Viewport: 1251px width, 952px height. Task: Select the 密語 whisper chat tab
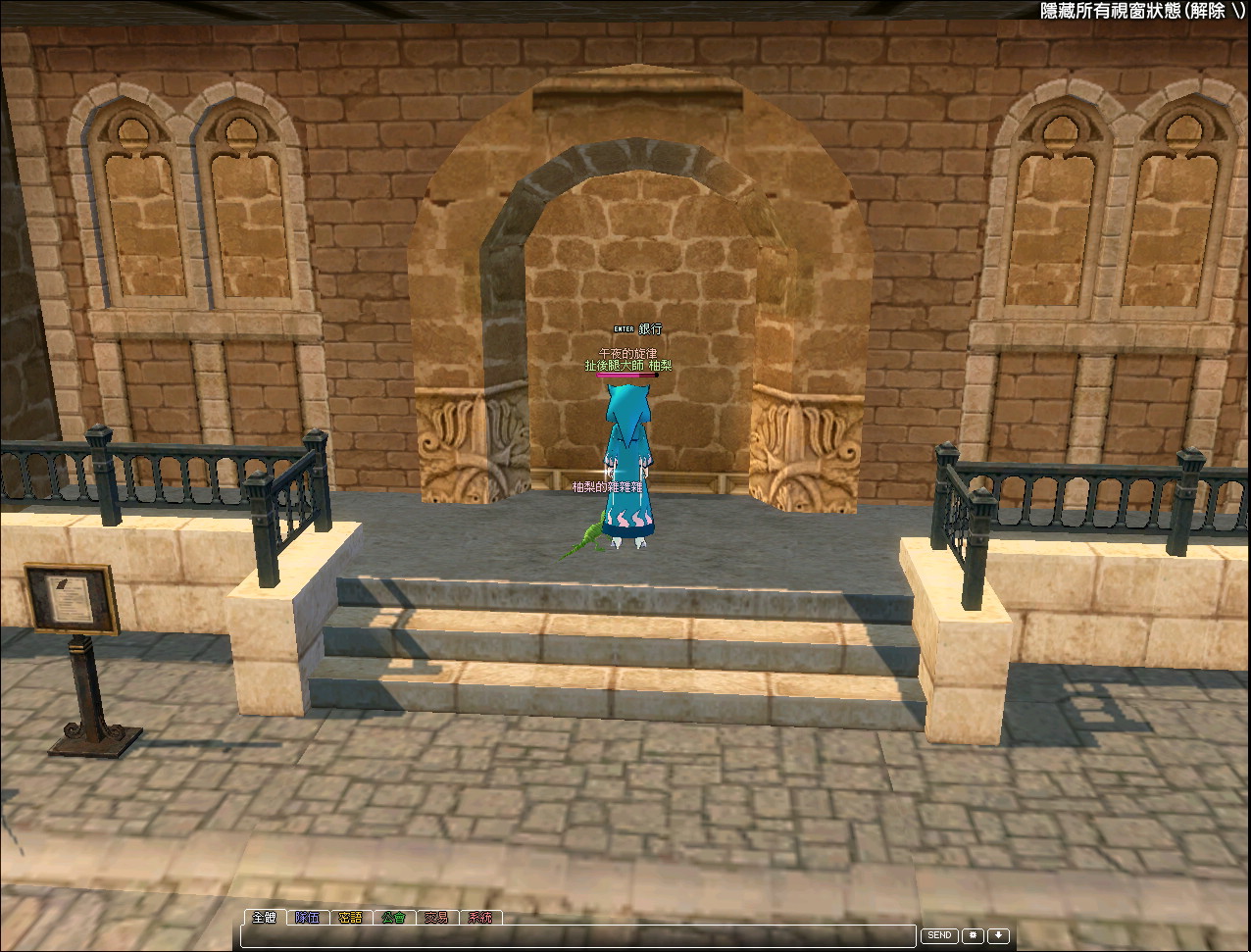tap(350, 918)
